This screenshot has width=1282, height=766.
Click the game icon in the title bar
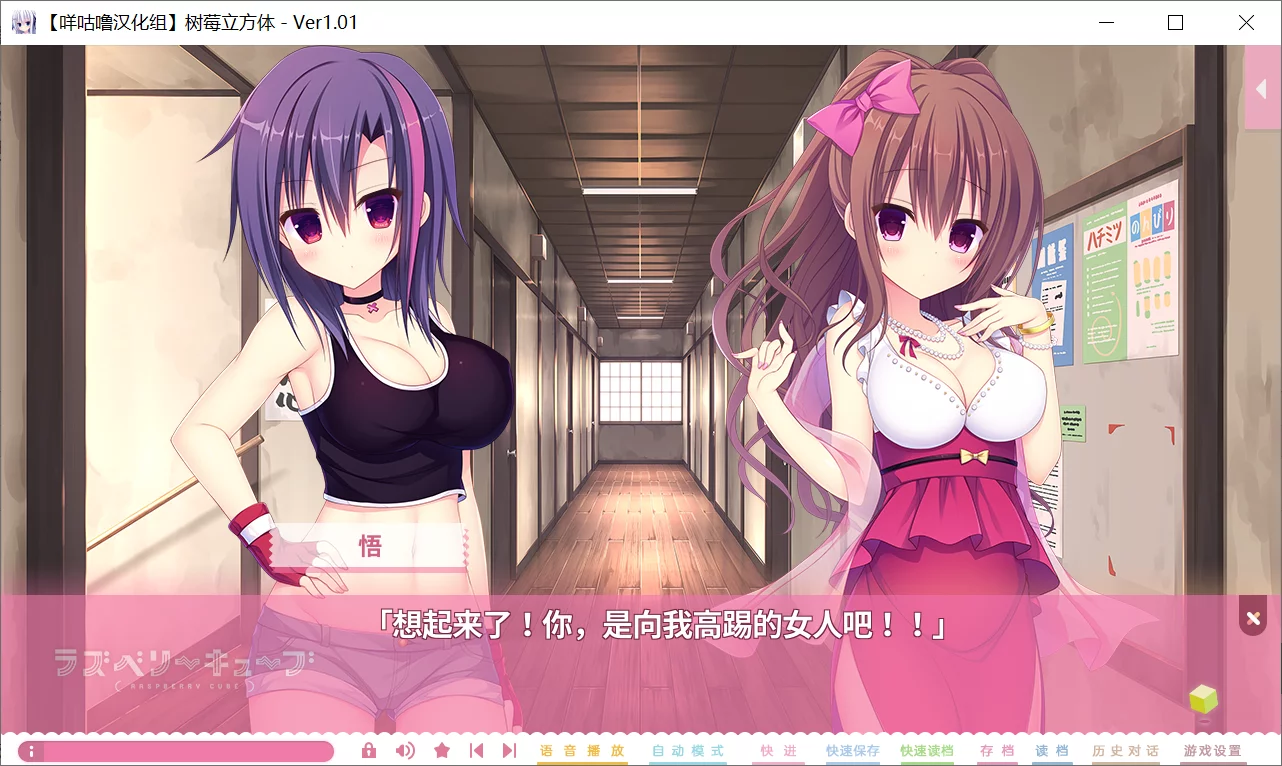pyautogui.click(x=23, y=20)
